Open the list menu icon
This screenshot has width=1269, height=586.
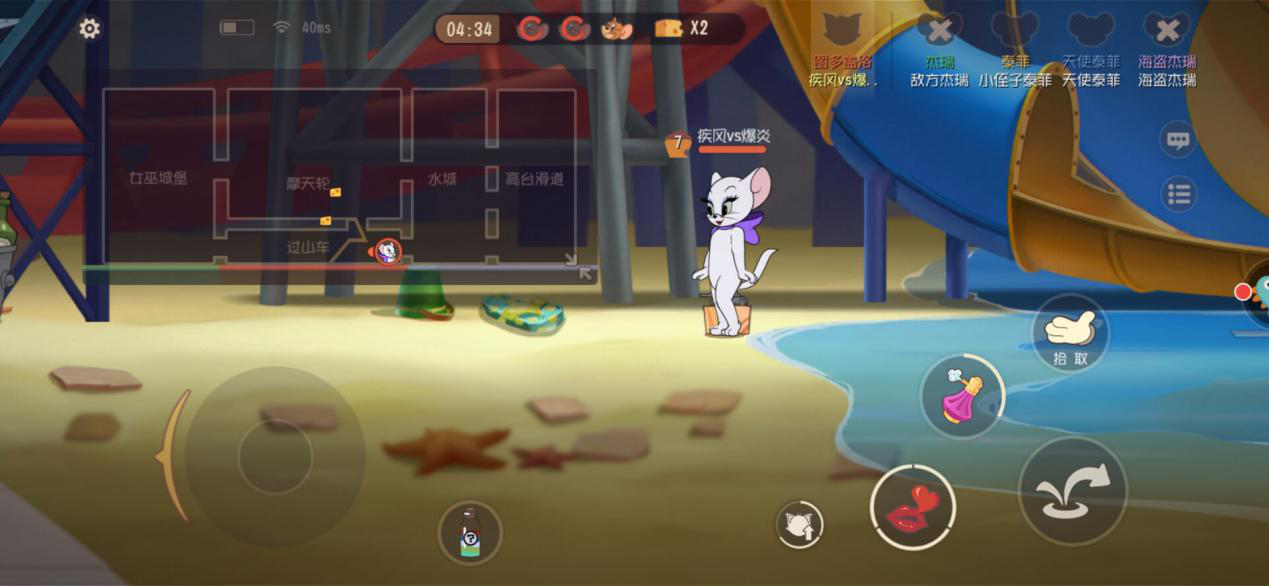pos(1179,194)
